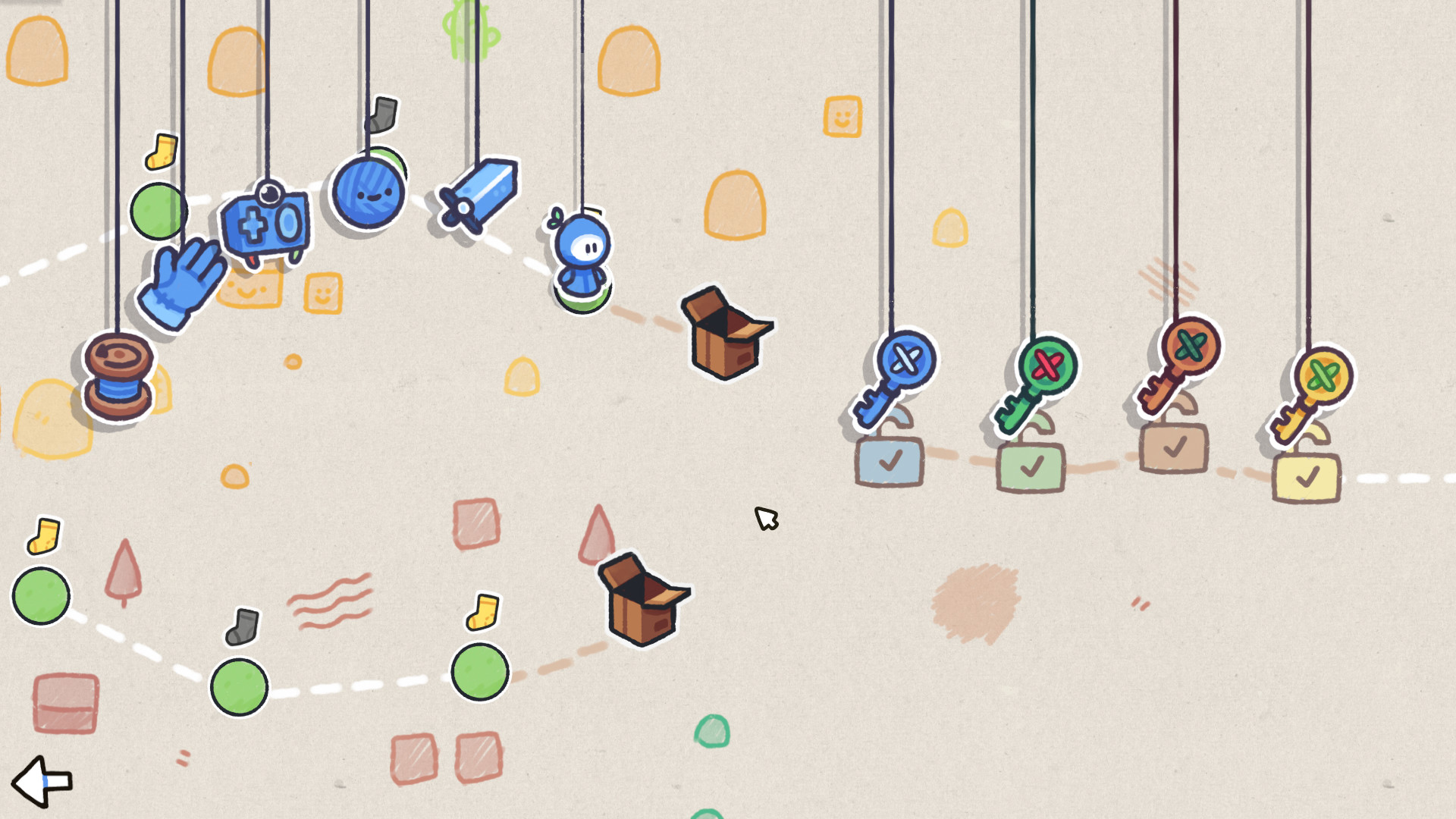Select the smiling yarn ball sticker

pyautogui.click(x=368, y=193)
